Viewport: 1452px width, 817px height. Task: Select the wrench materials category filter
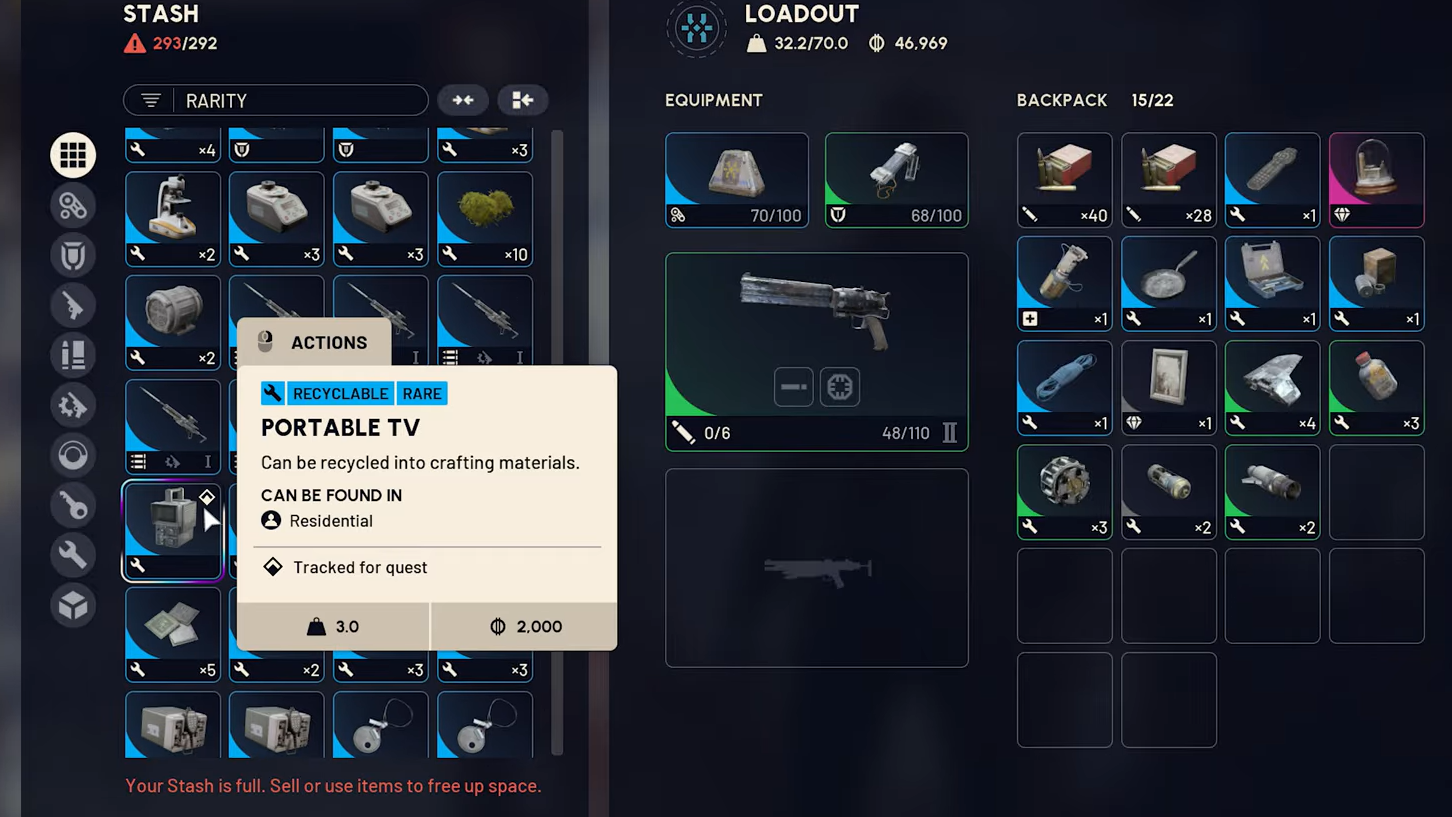(x=73, y=555)
